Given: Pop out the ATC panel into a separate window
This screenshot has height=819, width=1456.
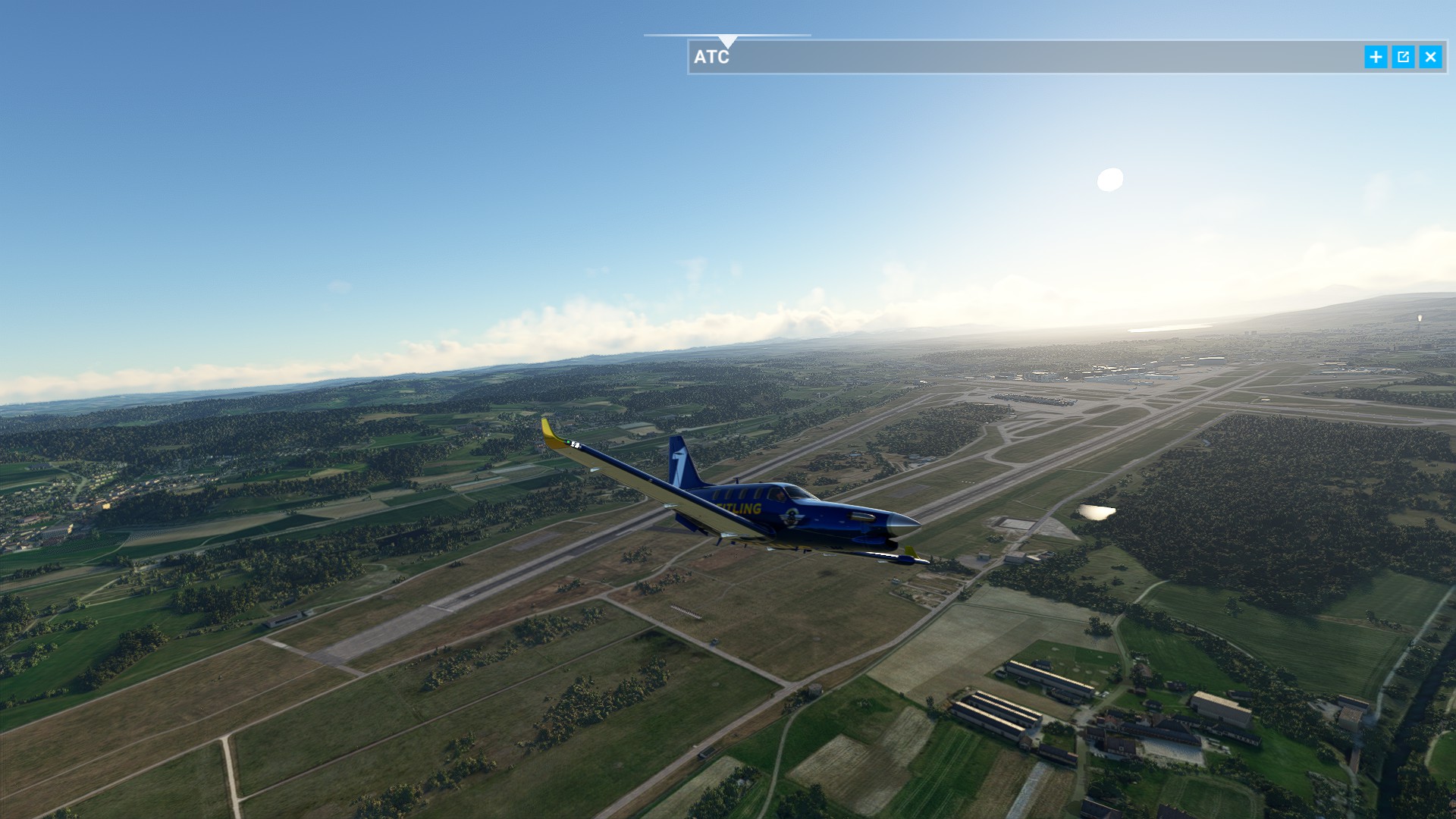Looking at the screenshot, I should pyautogui.click(x=1403, y=57).
